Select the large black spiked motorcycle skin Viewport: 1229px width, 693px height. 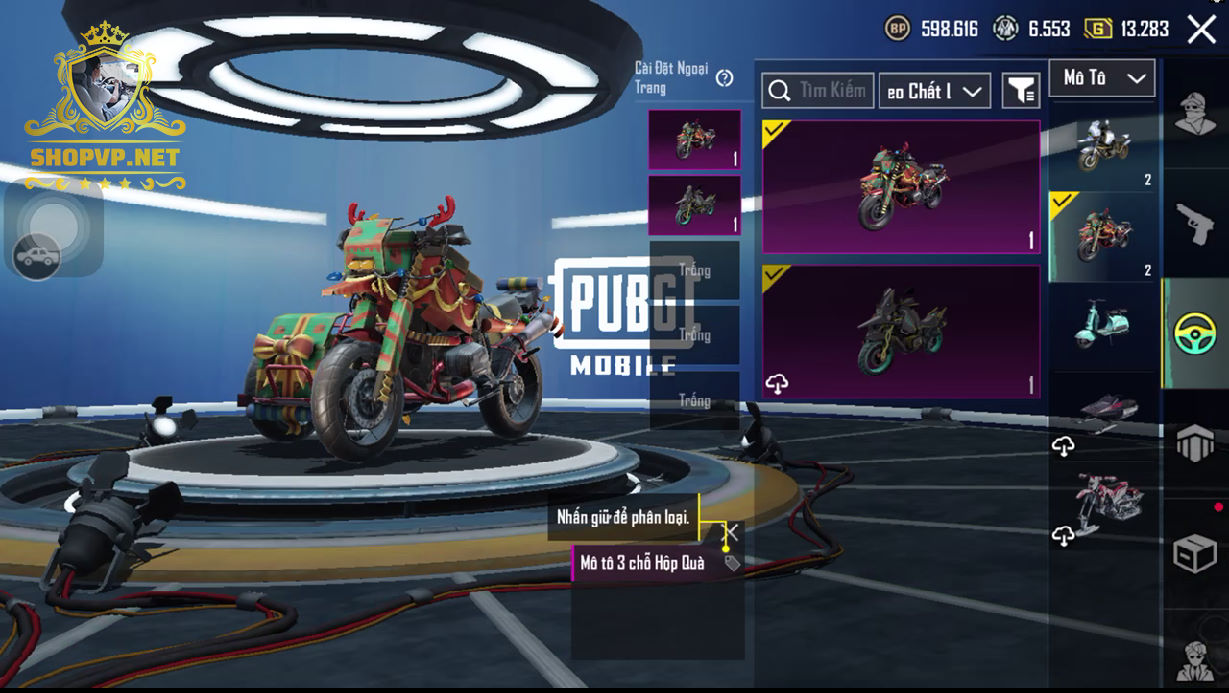[x=901, y=331]
